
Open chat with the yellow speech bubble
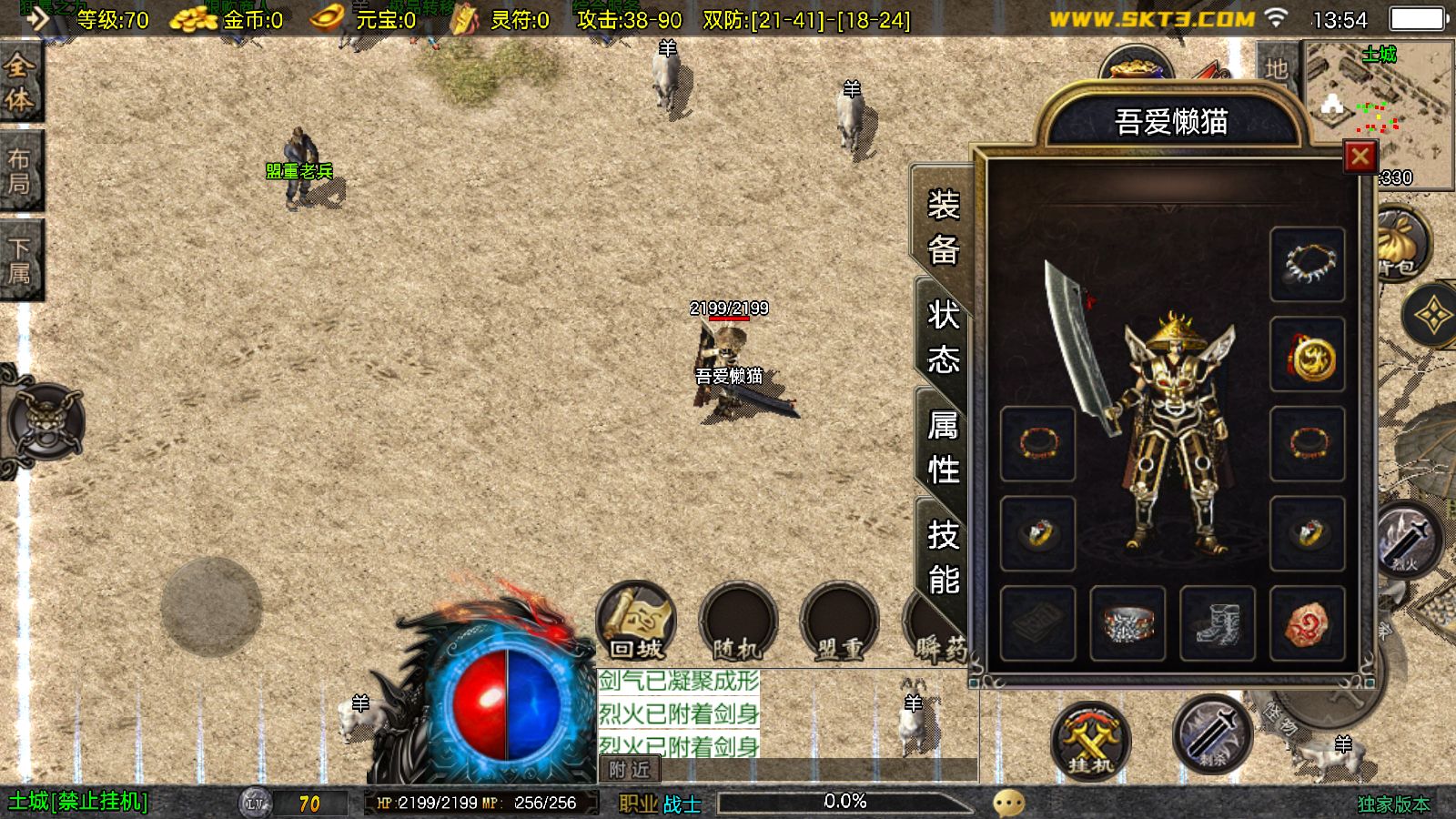tap(1008, 803)
